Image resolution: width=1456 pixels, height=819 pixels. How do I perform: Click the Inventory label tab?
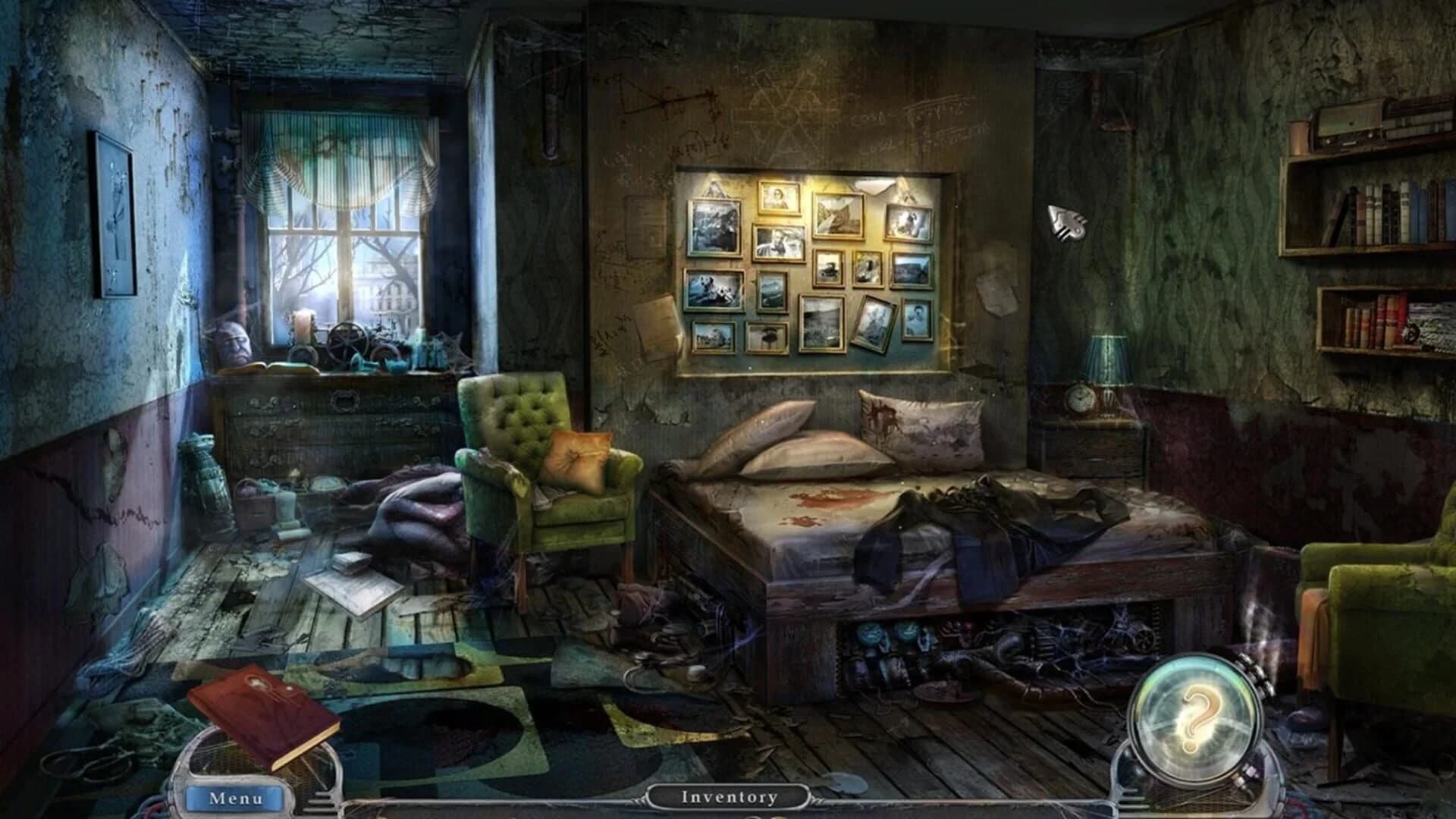pos(730,795)
